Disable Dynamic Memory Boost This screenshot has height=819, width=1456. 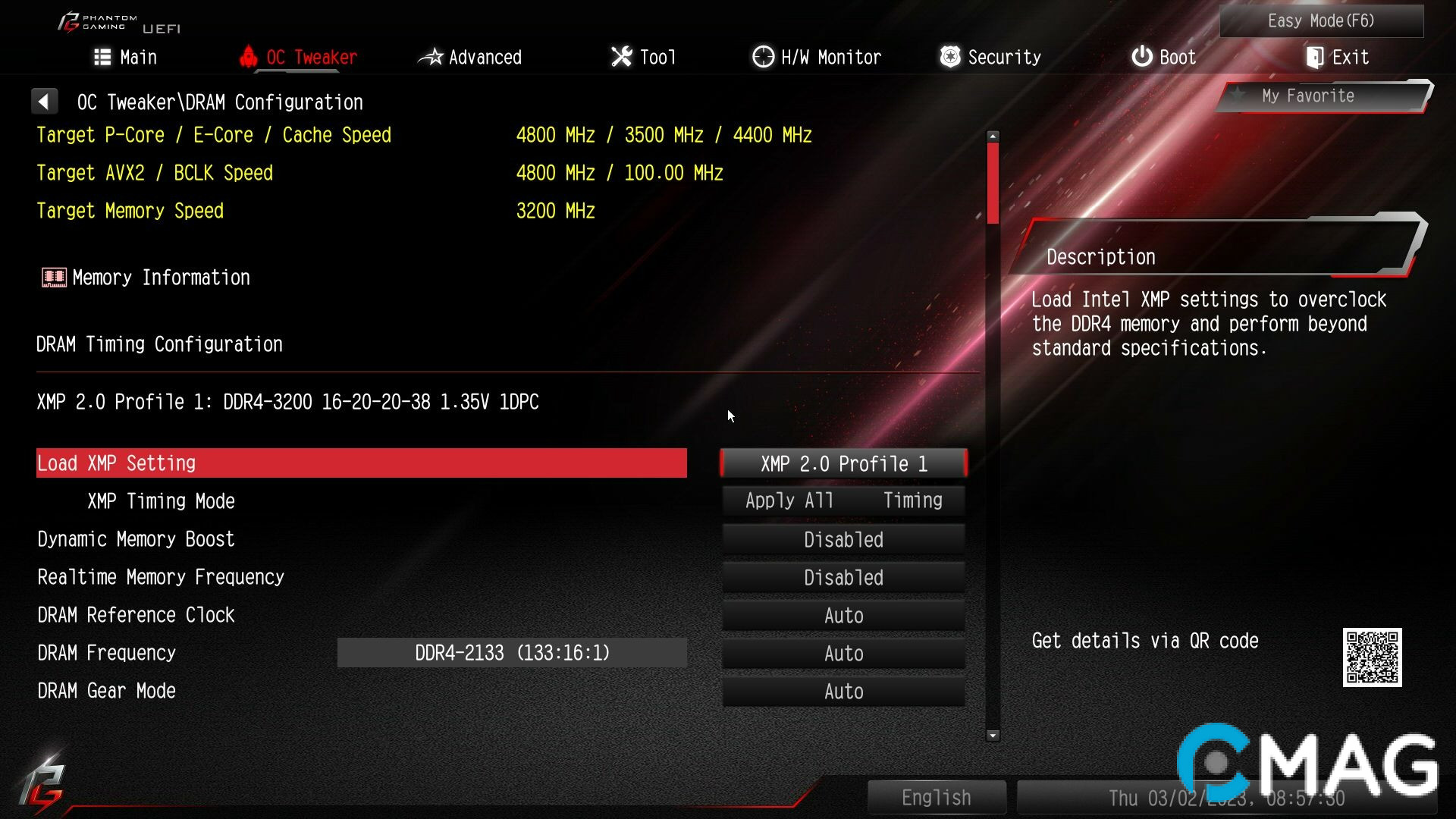pos(843,539)
